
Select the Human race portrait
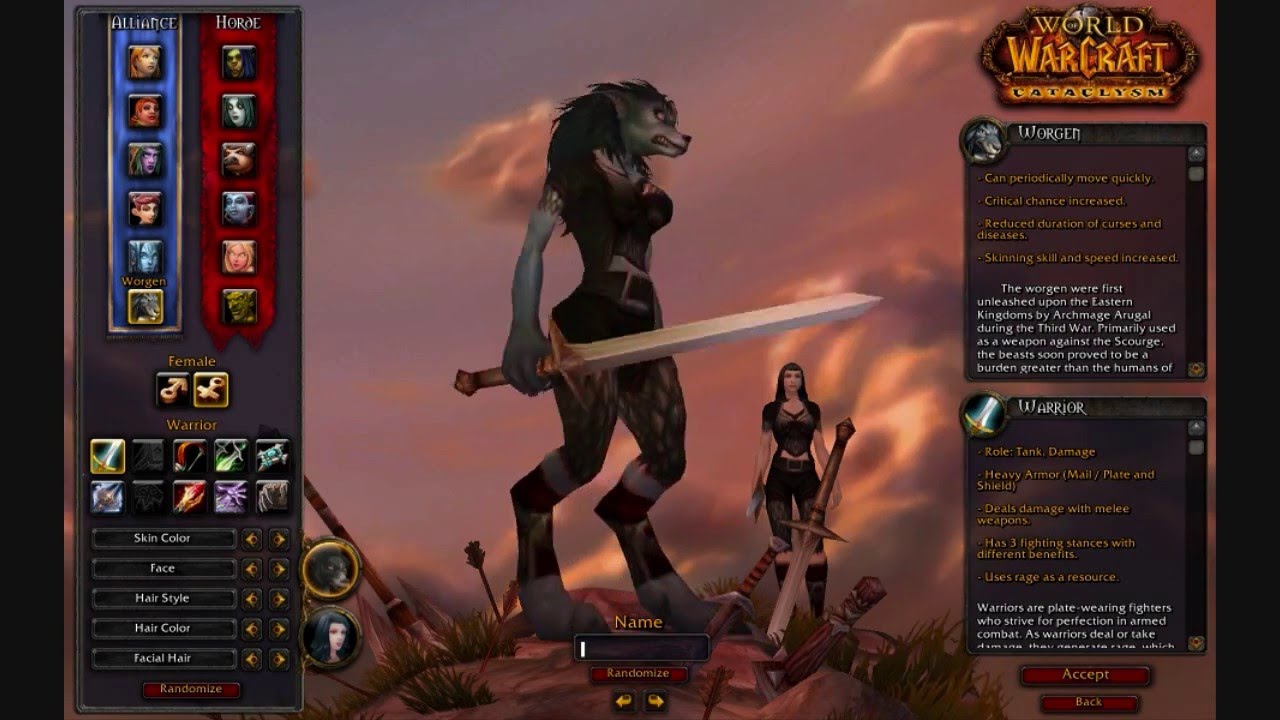pos(145,62)
